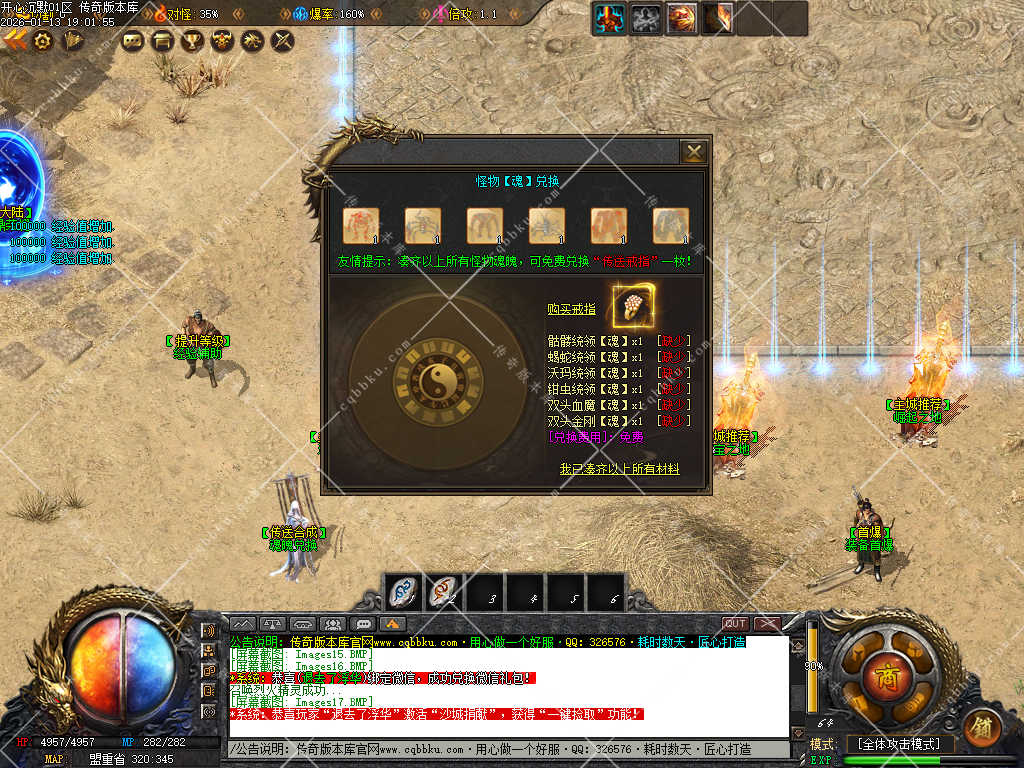Open the demon mask icon menu
The width and height of the screenshot is (1024, 768).
tap(222, 41)
